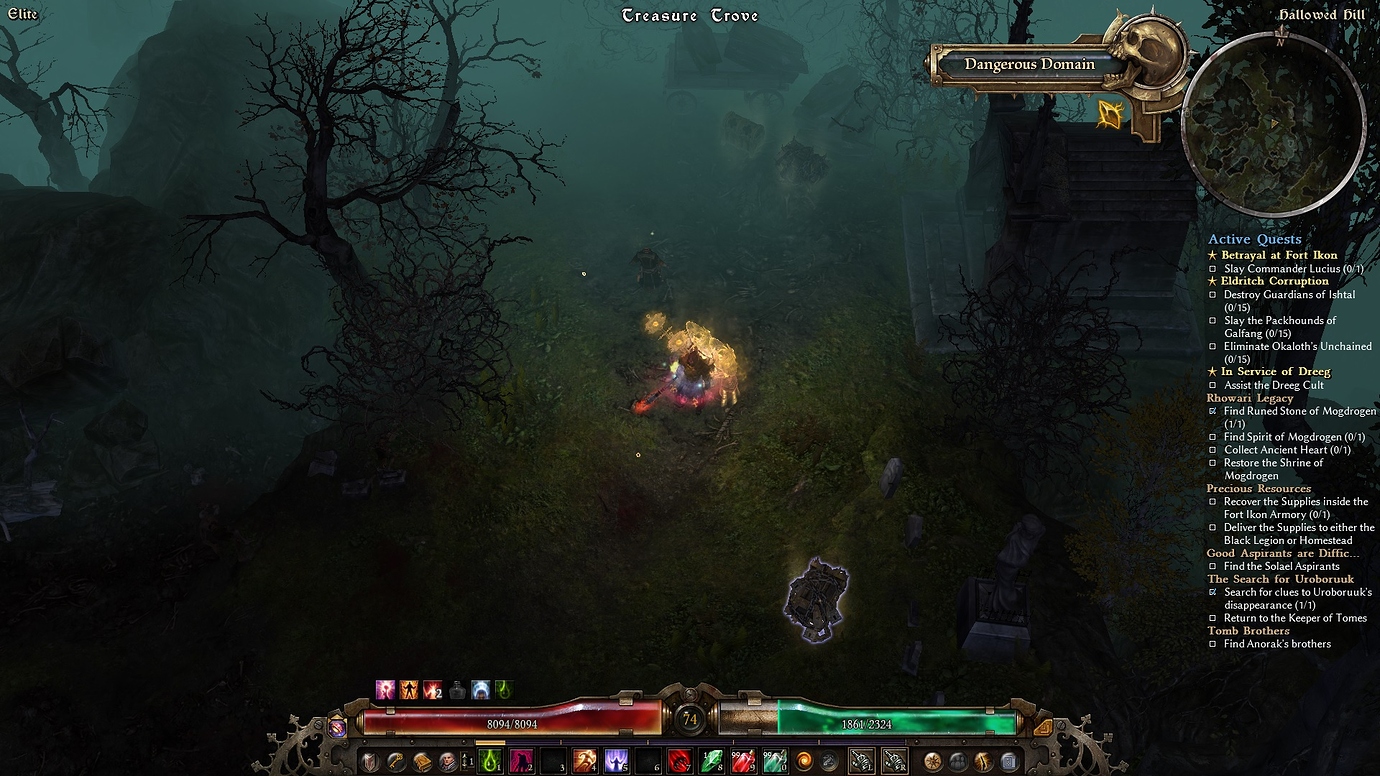Expand the truncated Good Aspirants are Diffic... quest

point(1283,552)
